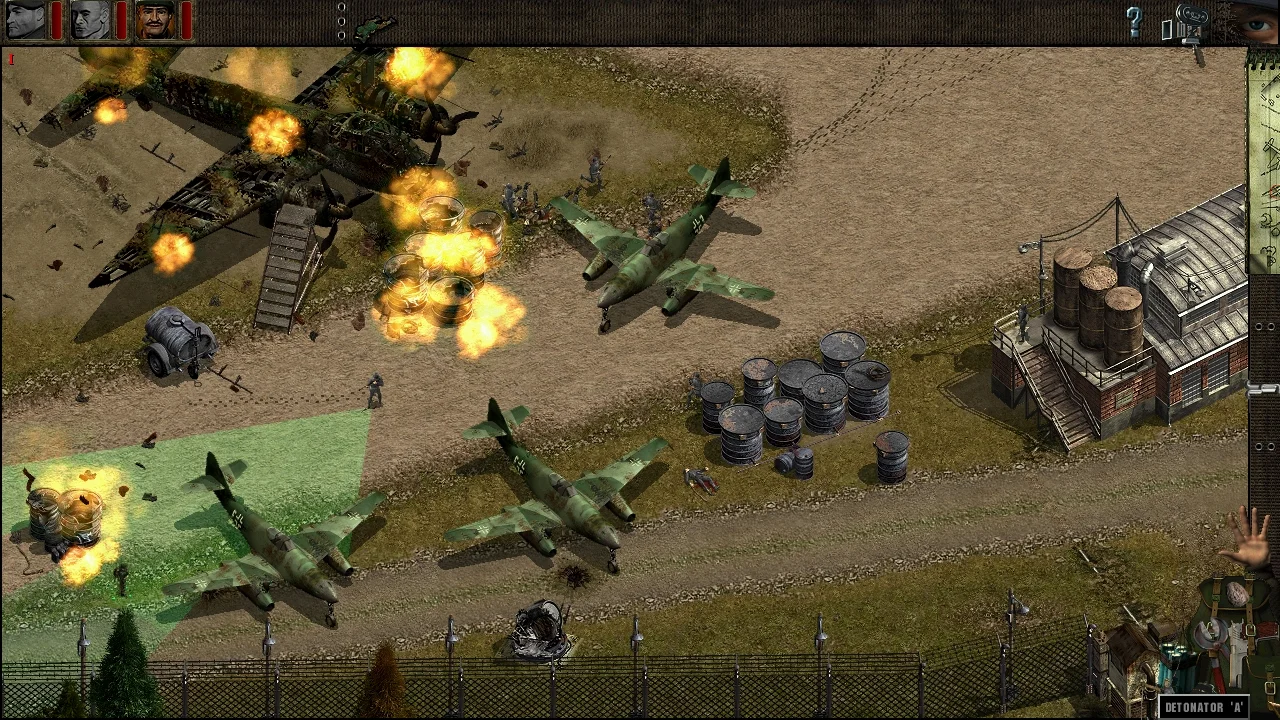Image resolution: width=1280 pixels, height=720 pixels.
Task: Open the folded mission map
Action: click(x=1264, y=160)
